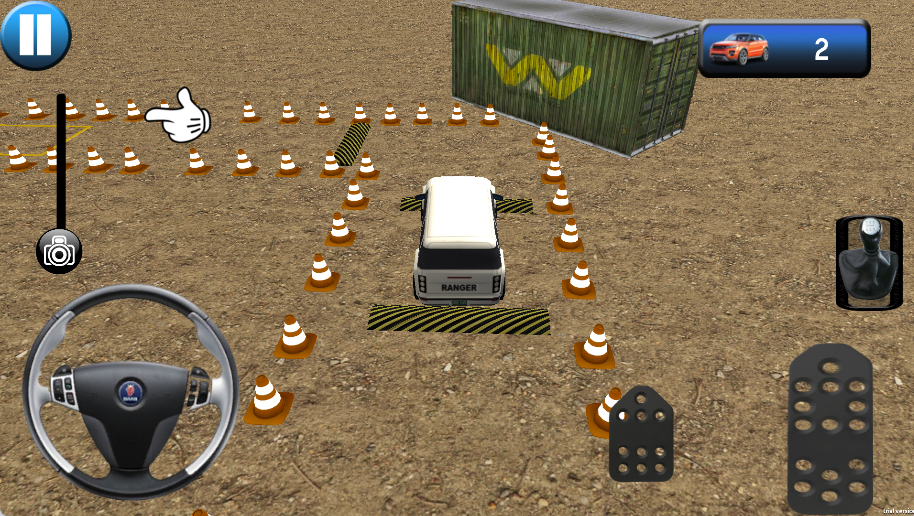914x516 pixels.
Task: Step on the large gas pedal
Action: 830,428
